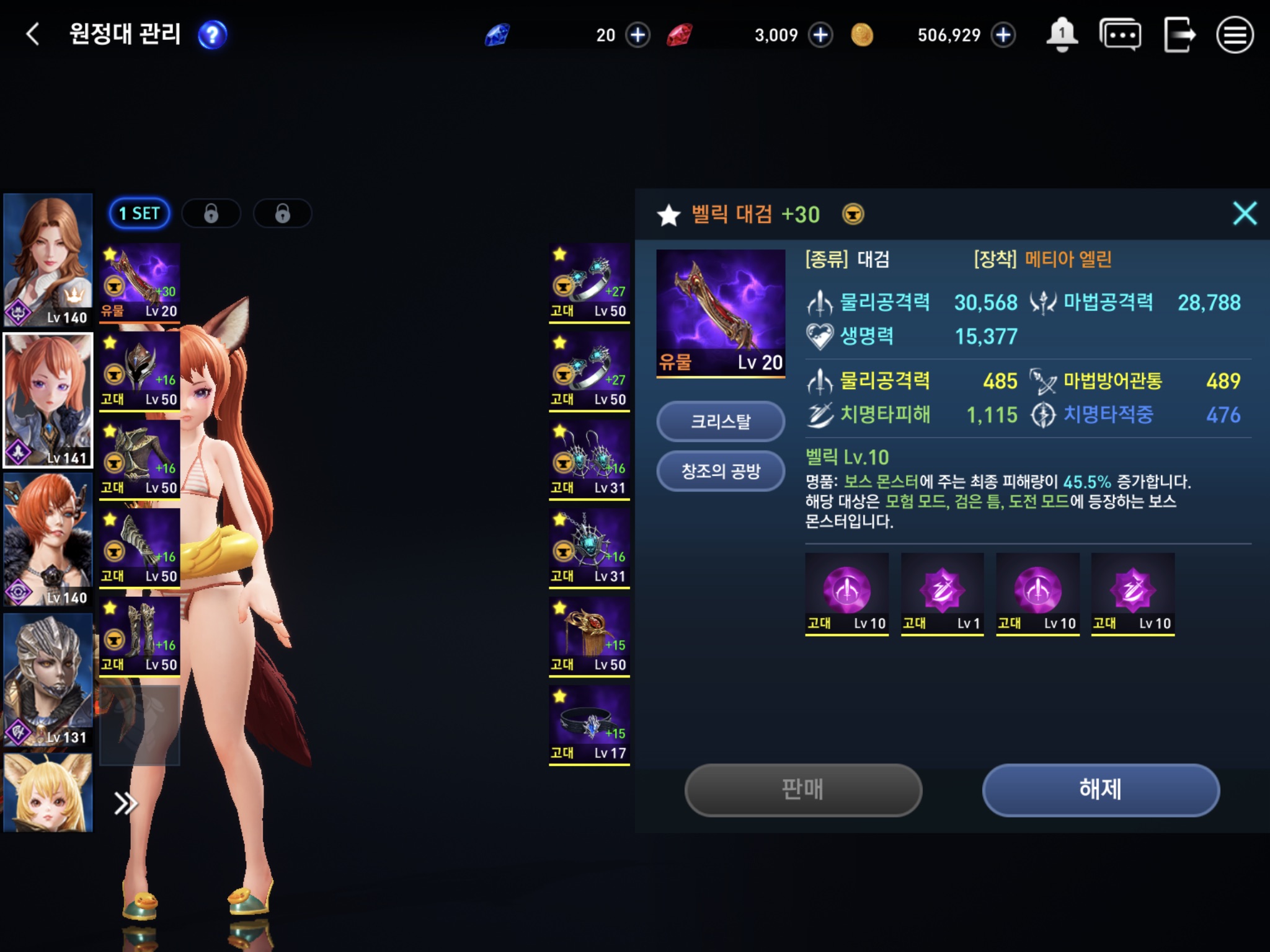Switch to the 1 SET tab
Screen dimensions: 1270x952
pyautogui.click(x=140, y=214)
